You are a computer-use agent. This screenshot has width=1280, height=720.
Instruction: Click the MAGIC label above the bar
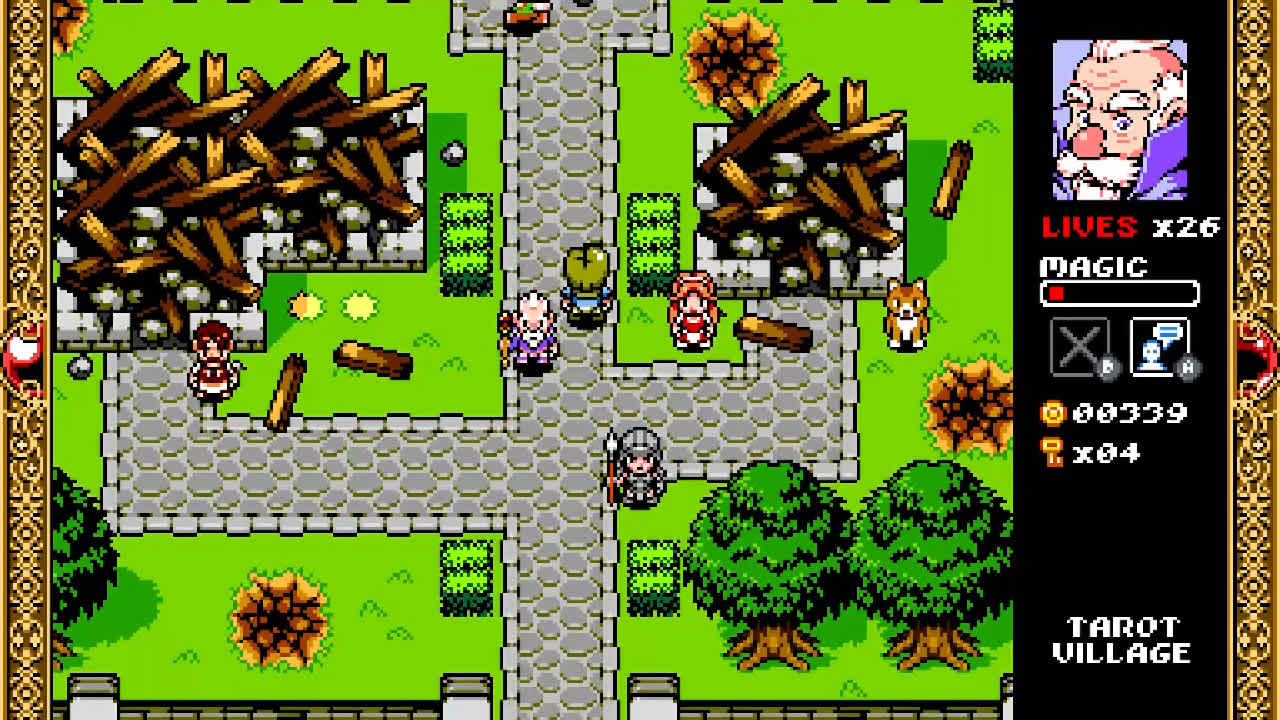1091,267
